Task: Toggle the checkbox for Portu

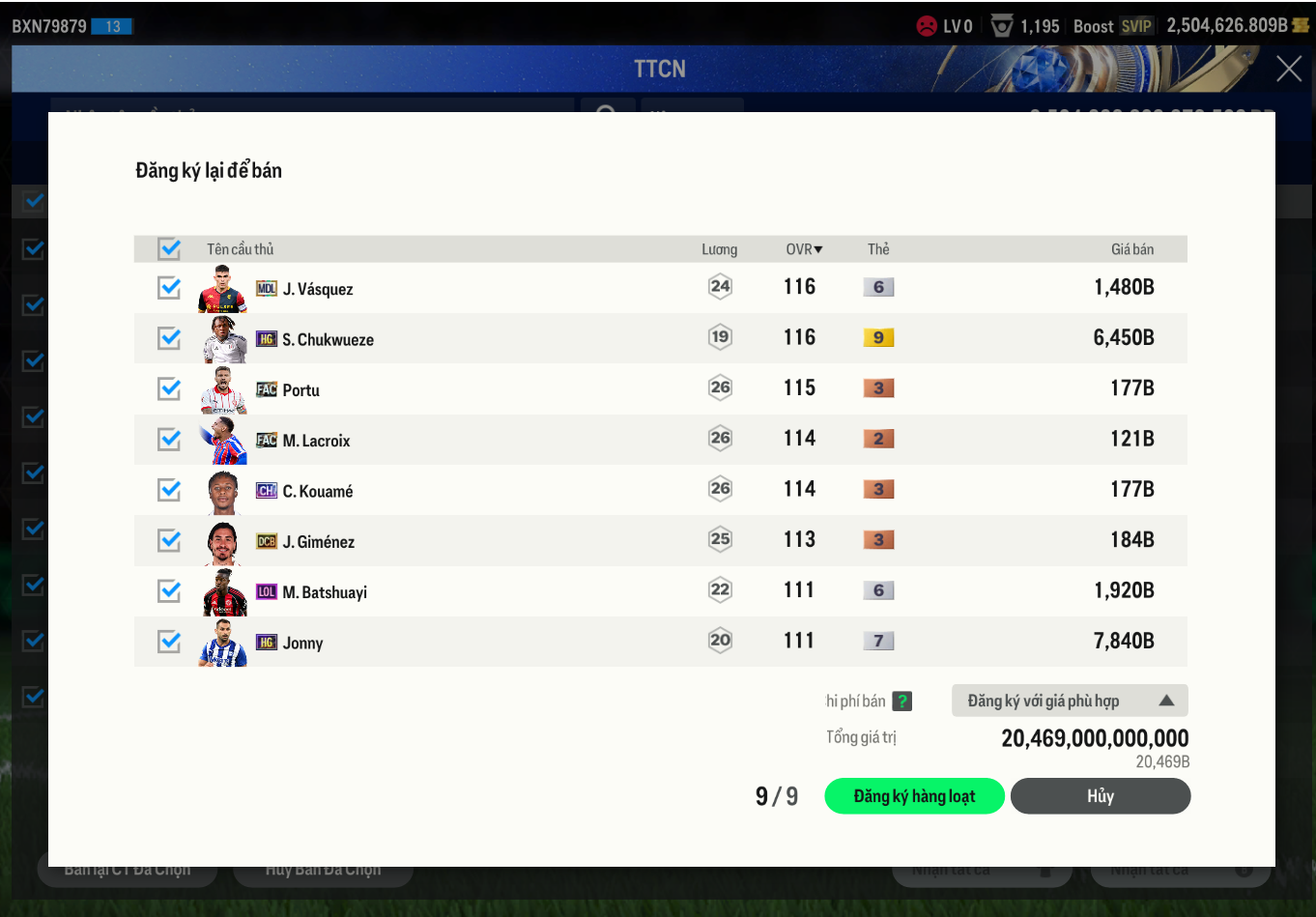Action: tap(169, 388)
